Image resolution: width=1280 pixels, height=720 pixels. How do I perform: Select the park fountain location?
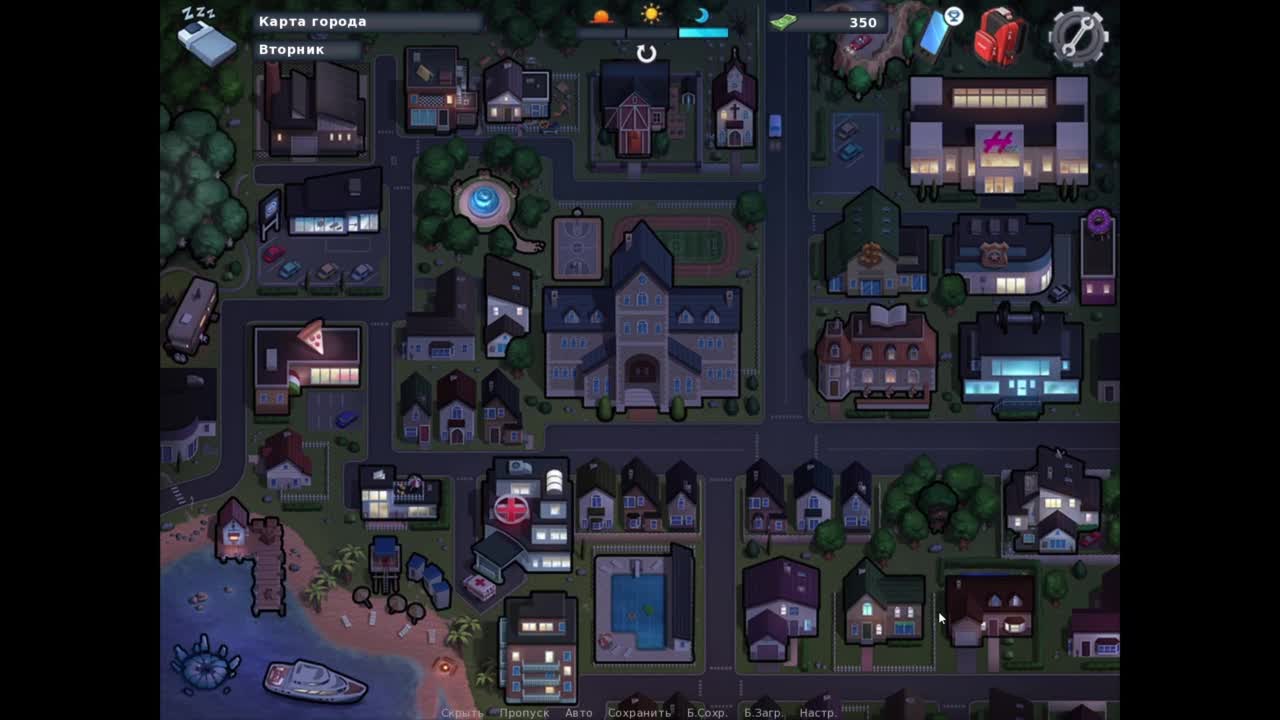[485, 202]
